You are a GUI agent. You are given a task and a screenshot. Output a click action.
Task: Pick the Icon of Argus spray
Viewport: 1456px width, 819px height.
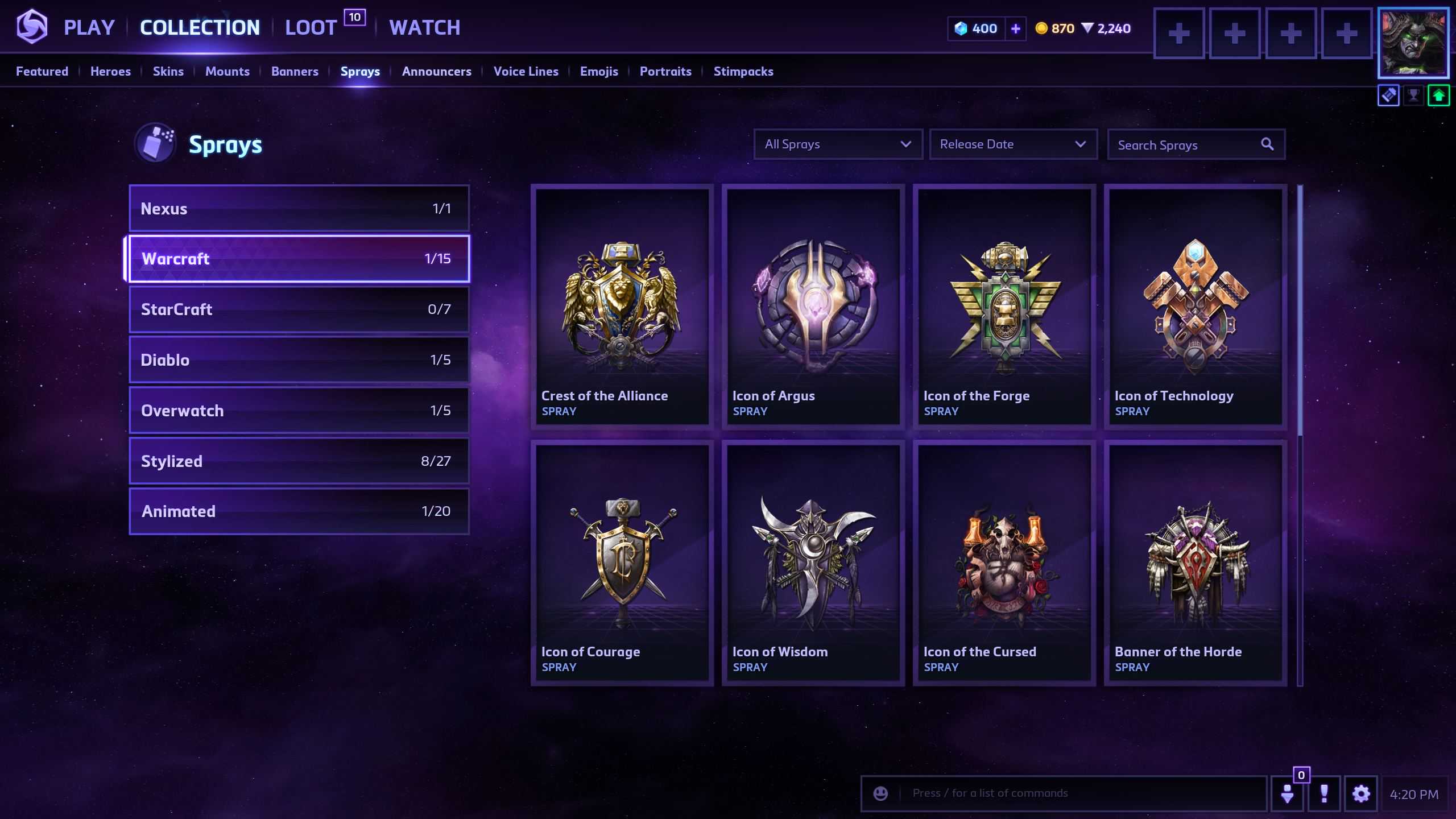(813, 305)
